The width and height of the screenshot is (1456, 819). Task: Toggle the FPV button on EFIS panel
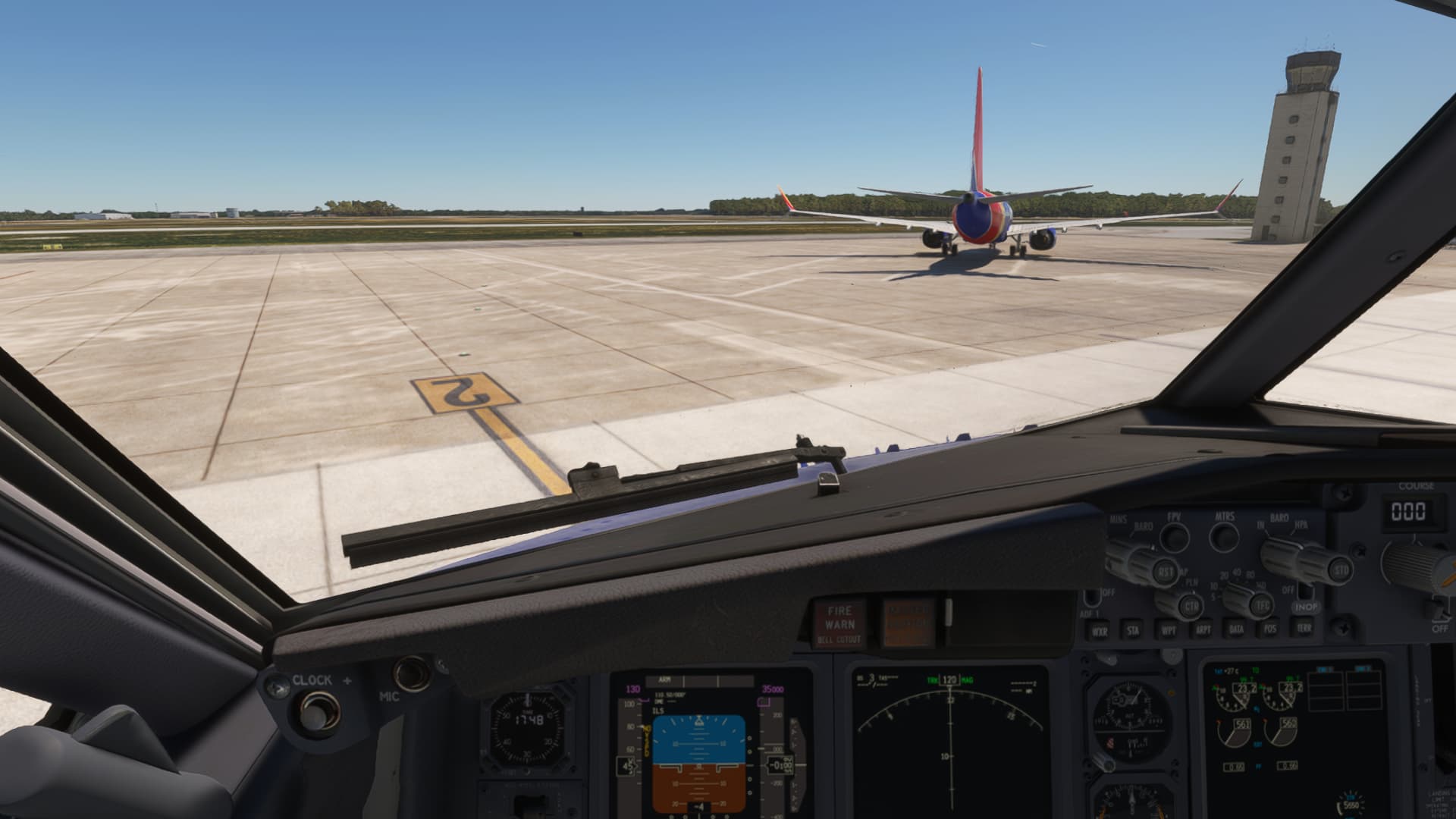1174,537
